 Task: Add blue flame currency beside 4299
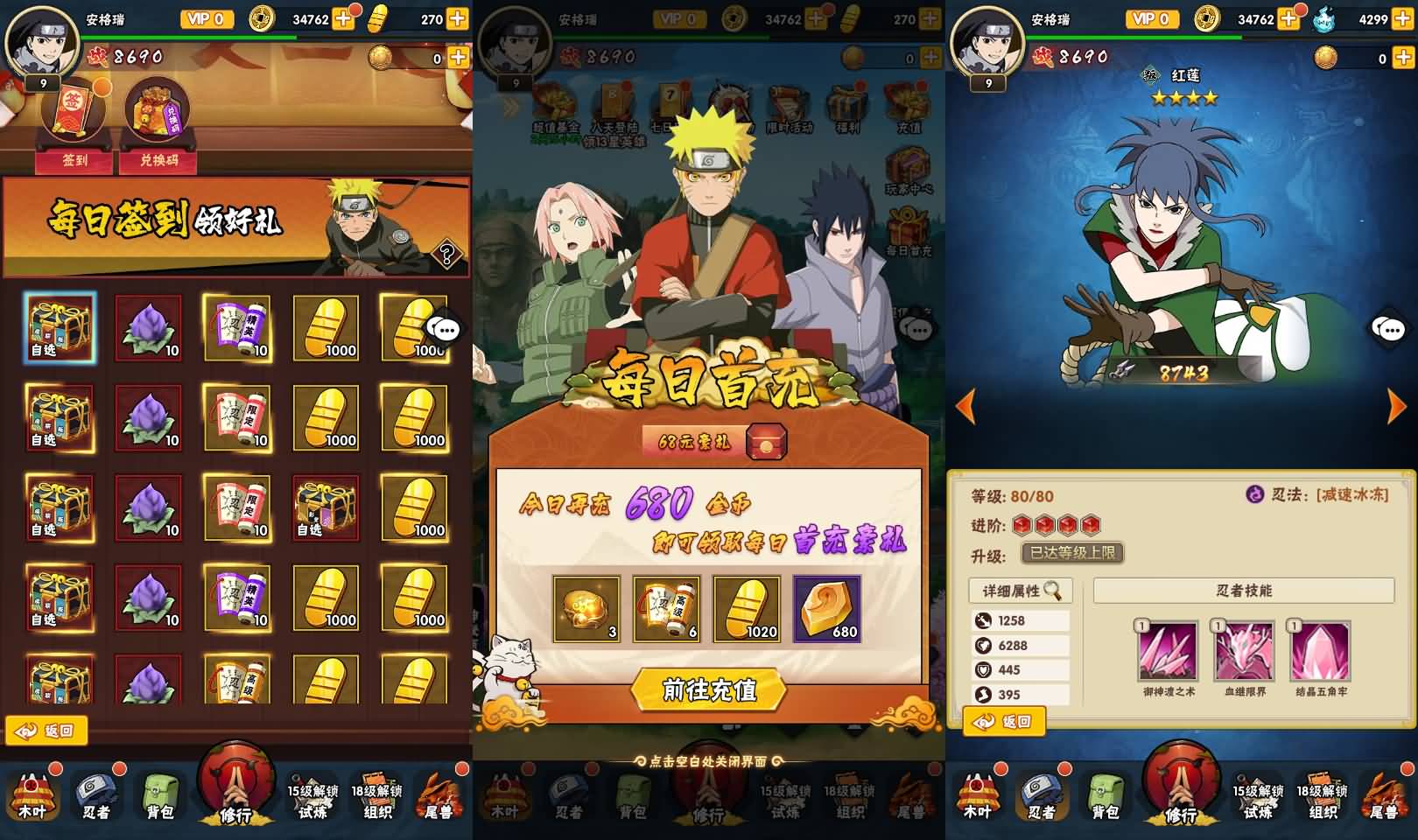coord(1403,18)
